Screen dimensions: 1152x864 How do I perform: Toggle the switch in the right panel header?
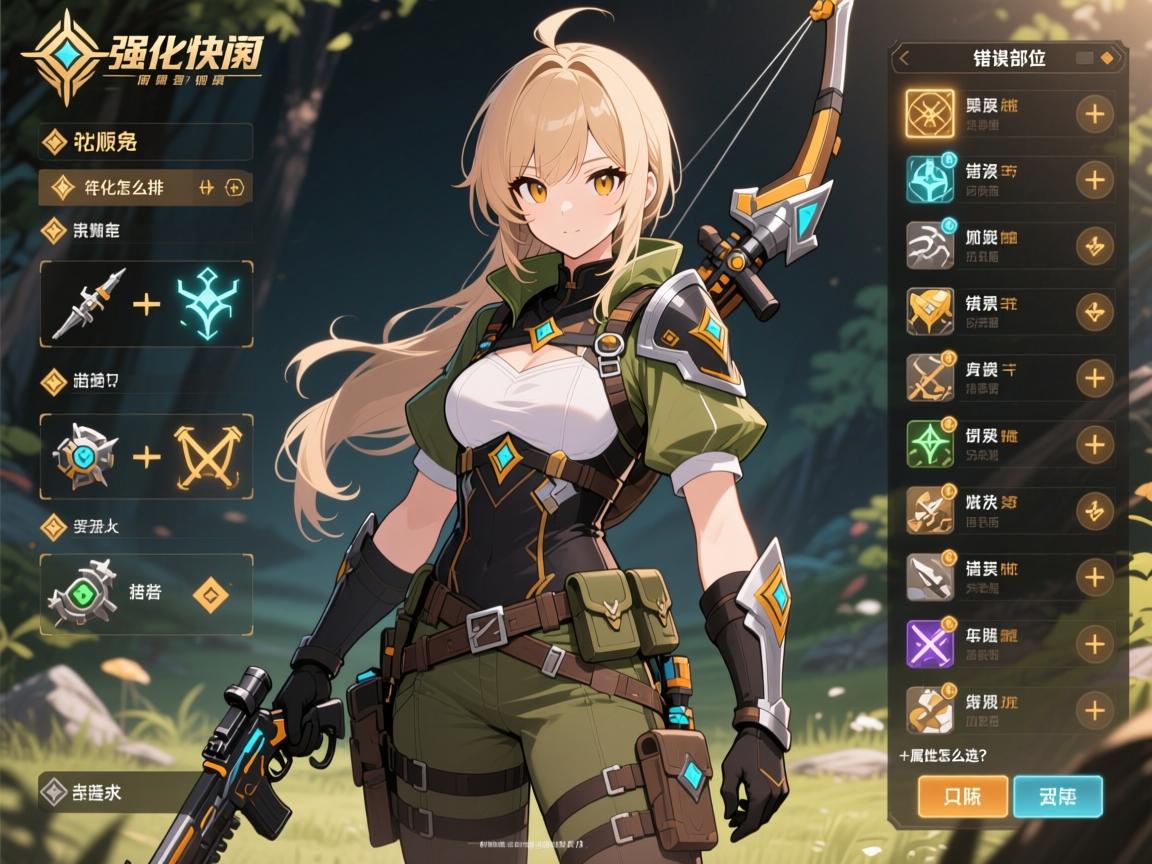(1094, 58)
